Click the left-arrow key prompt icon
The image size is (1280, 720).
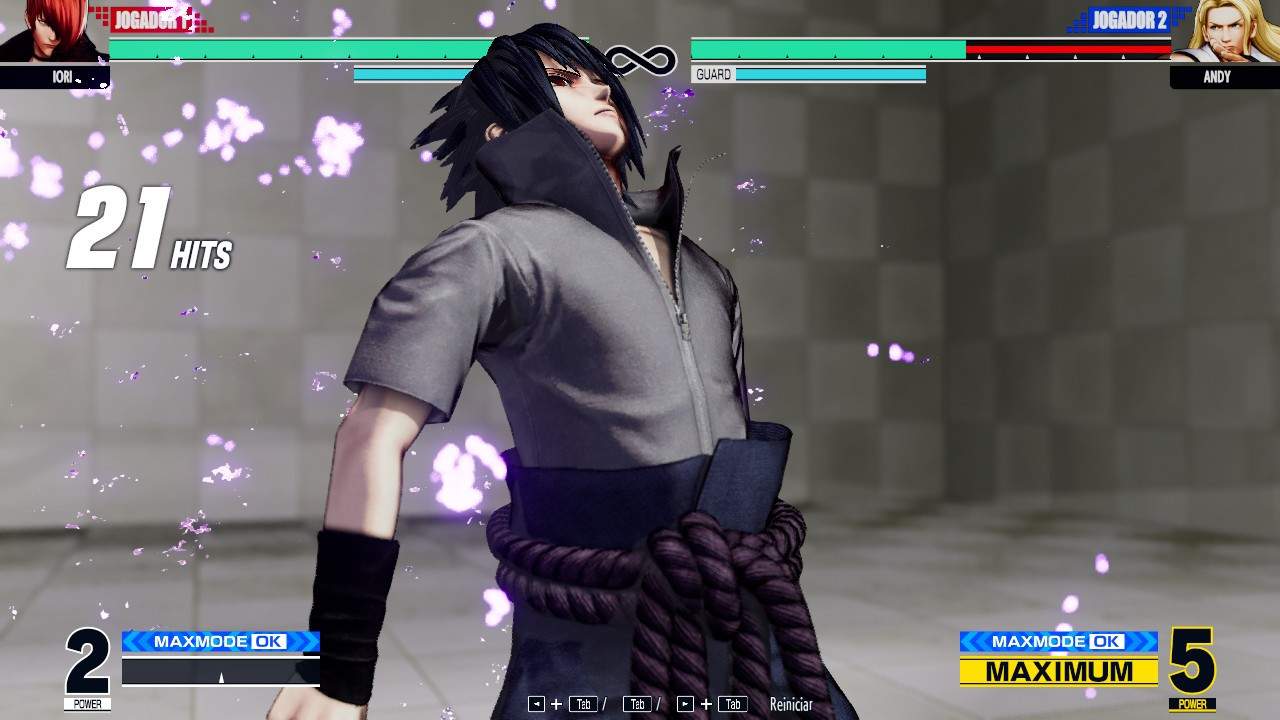(x=537, y=703)
